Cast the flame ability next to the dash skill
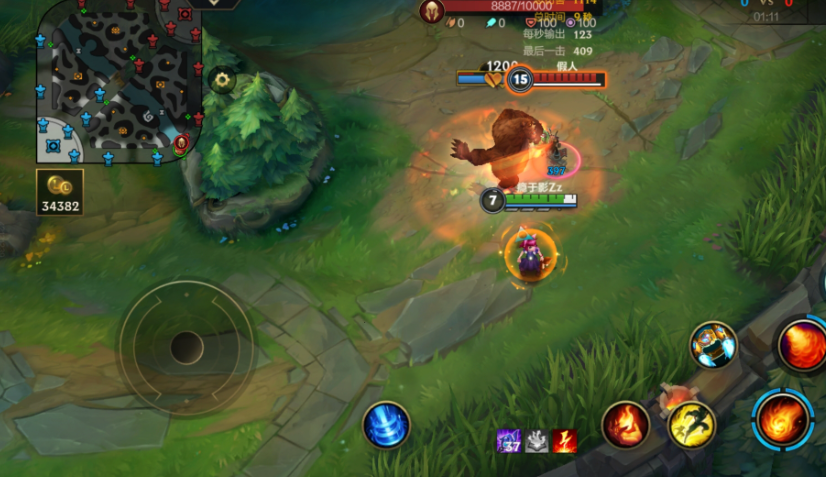Viewport: 826px width, 477px height. click(x=626, y=425)
